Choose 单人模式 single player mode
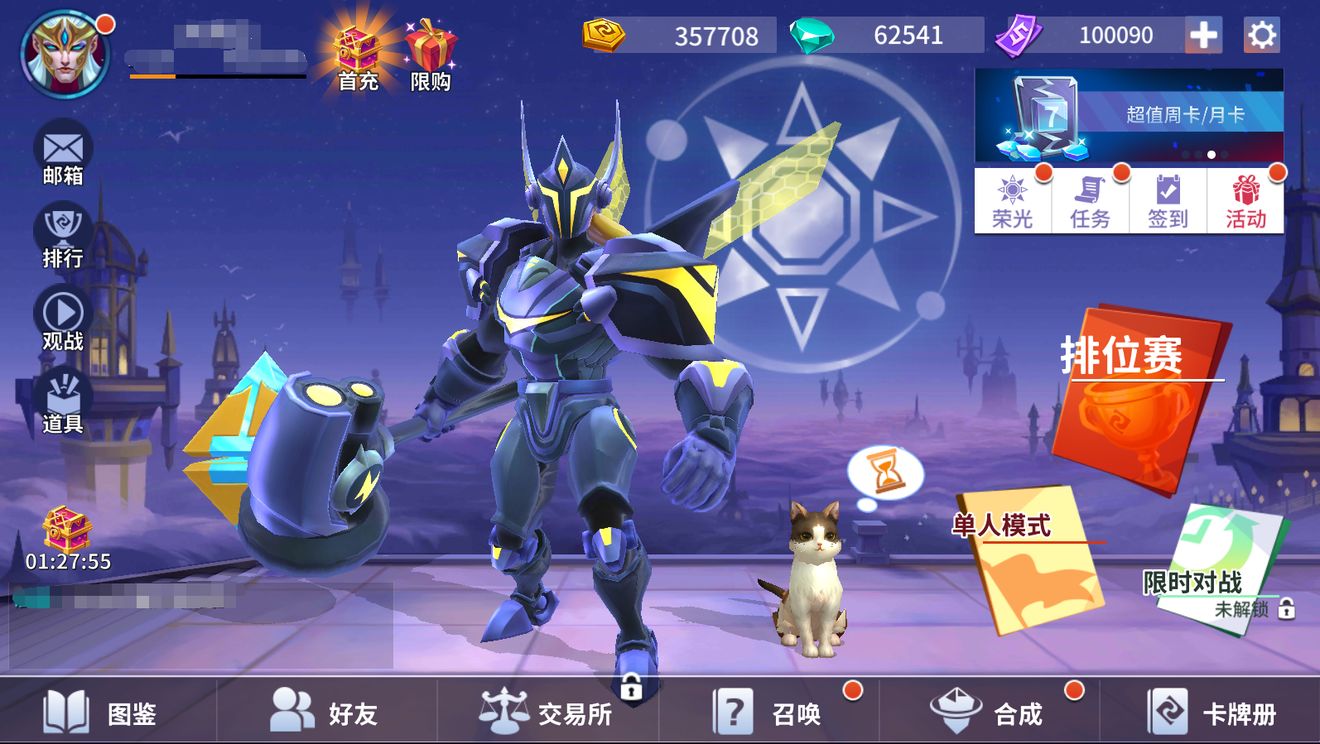Viewport: 1320px width, 744px height. coord(1030,558)
